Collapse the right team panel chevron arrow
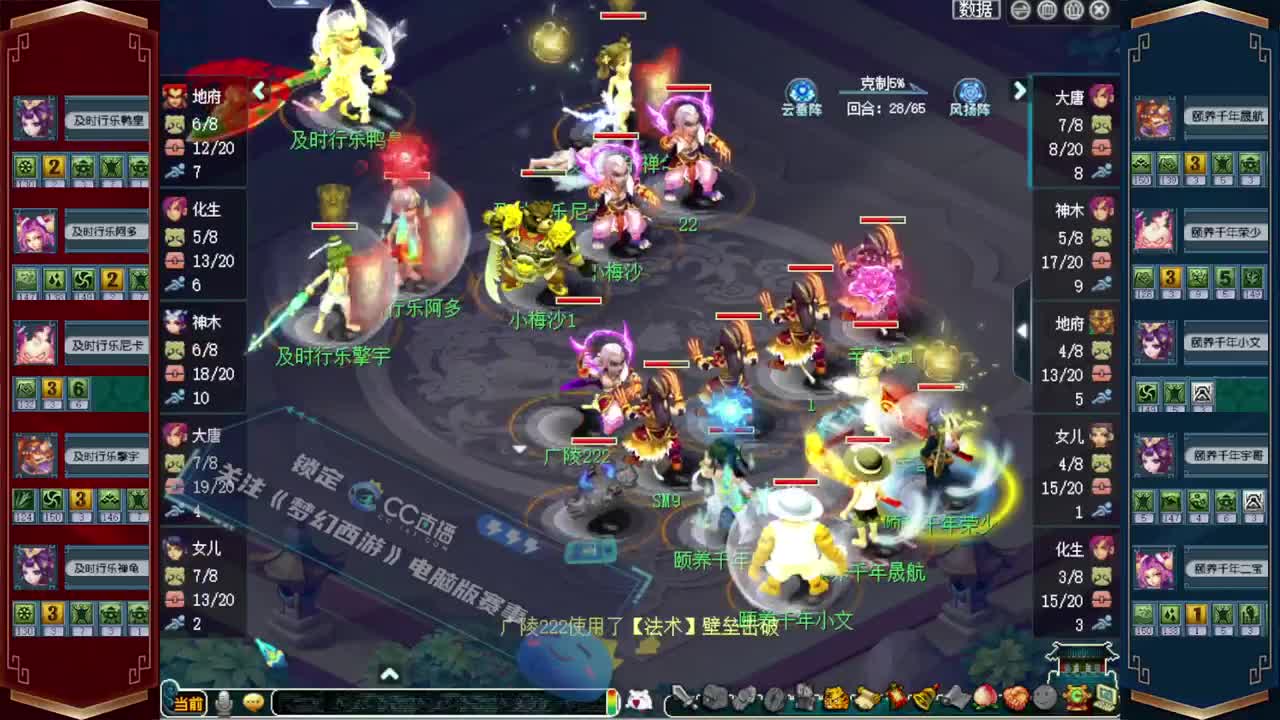This screenshot has width=1280, height=720. [1019, 90]
